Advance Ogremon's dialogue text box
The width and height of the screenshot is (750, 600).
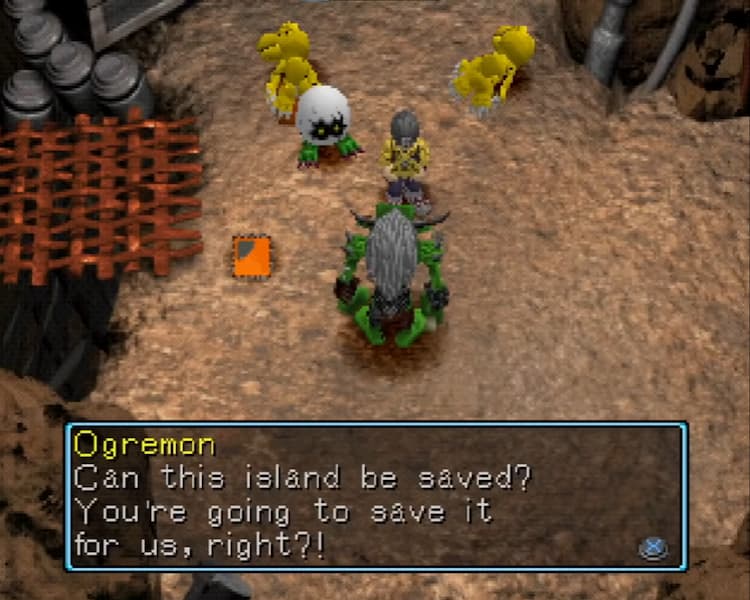(653, 548)
